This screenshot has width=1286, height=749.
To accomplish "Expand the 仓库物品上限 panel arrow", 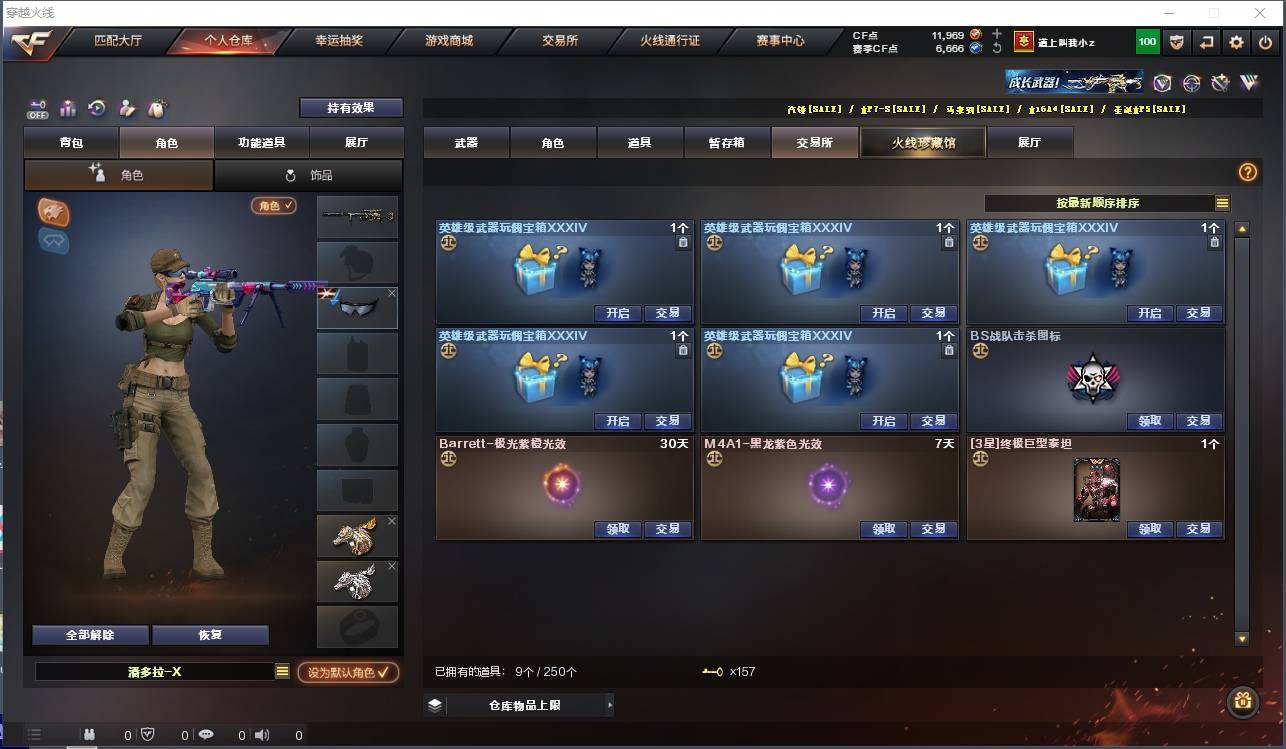I will point(609,704).
